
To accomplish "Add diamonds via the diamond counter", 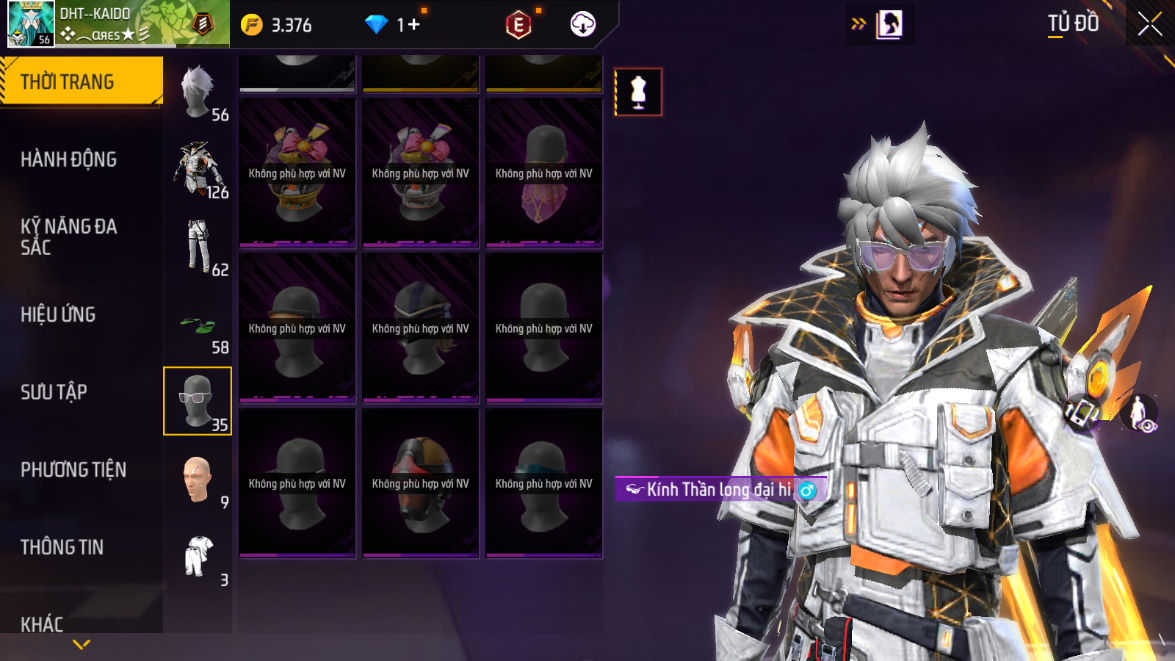I will point(394,25).
